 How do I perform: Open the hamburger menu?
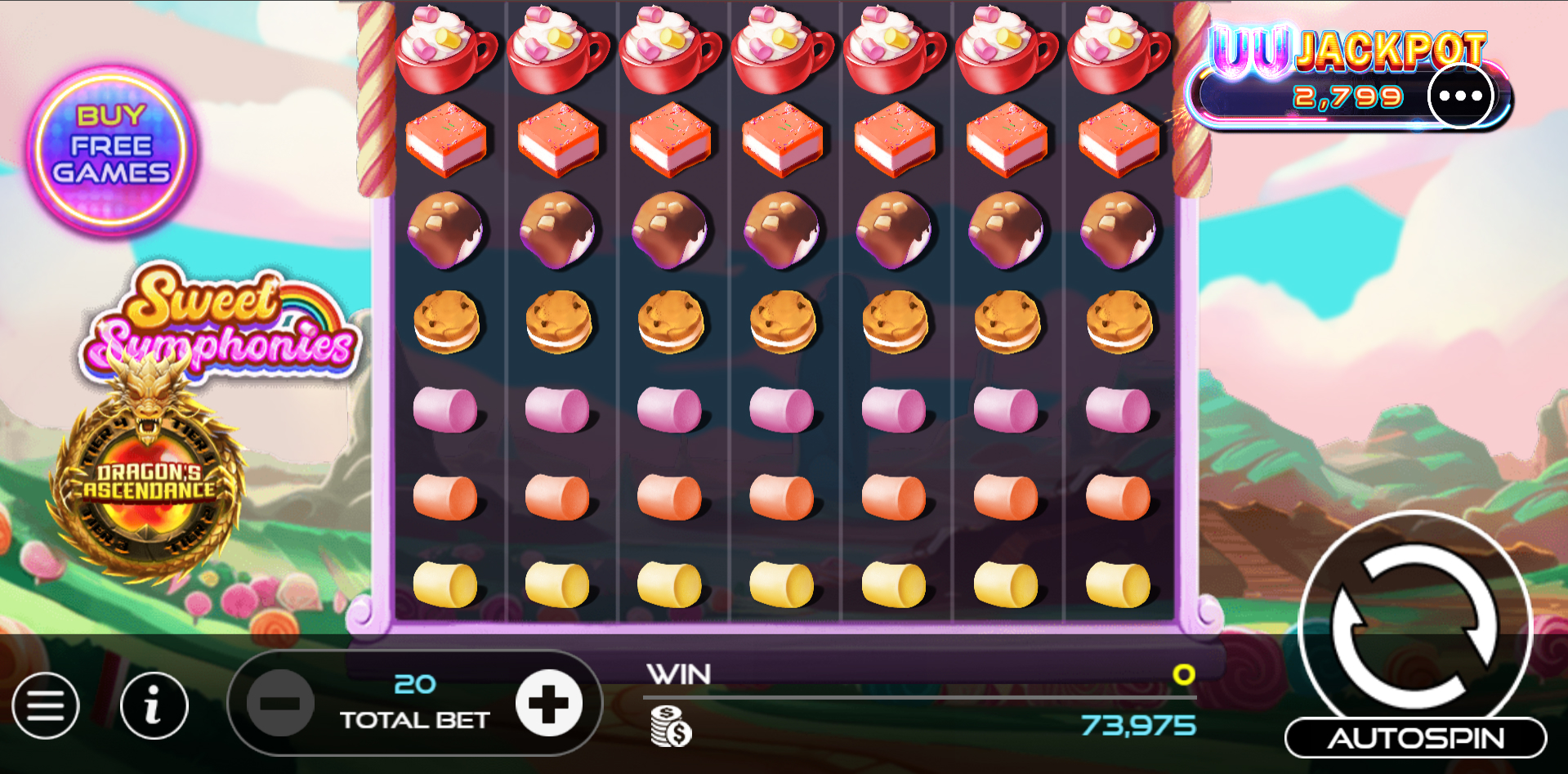pyautogui.click(x=46, y=705)
